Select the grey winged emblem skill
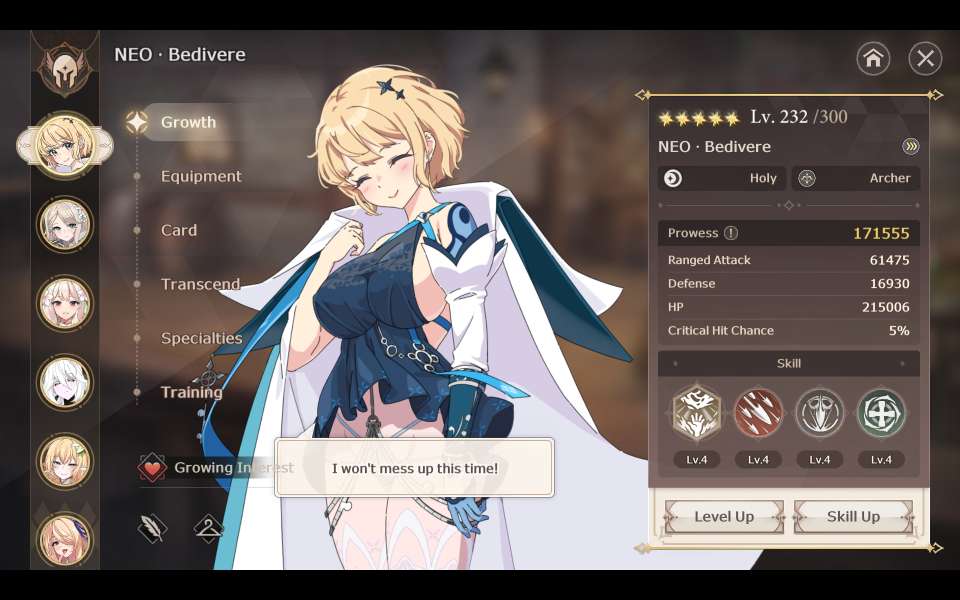Viewport: 960px width, 600px height. pos(819,413)
